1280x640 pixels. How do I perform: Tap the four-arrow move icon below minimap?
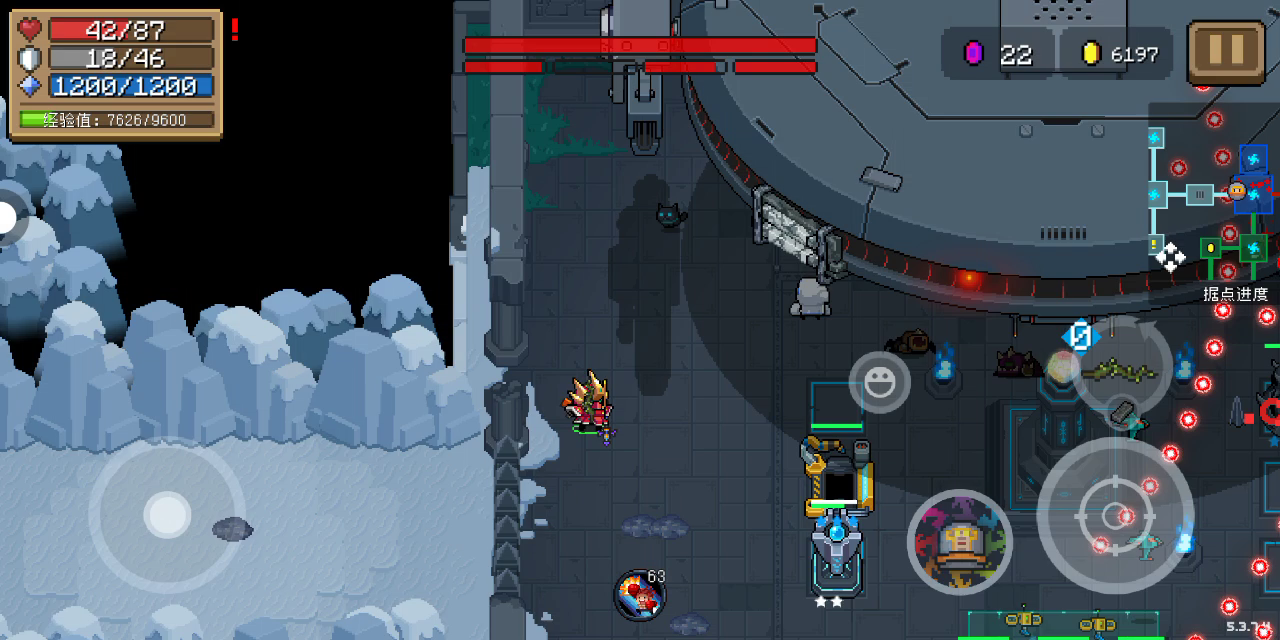[1169, 257]
